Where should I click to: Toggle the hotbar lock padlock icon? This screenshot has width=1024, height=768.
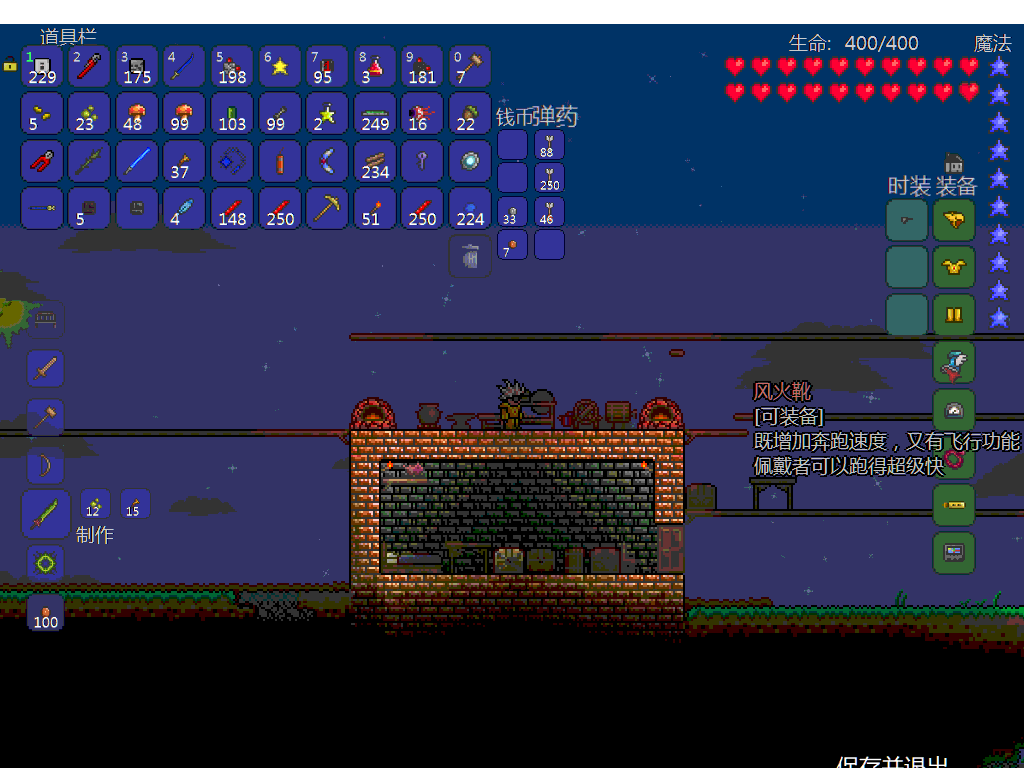[x=10, y=63]
